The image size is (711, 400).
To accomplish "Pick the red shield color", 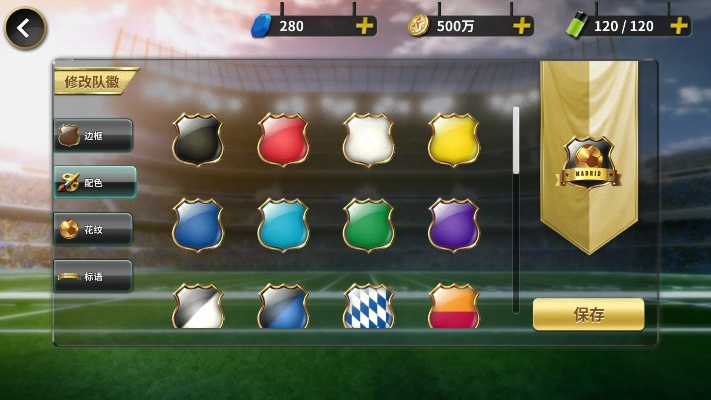I will point(283,139).
